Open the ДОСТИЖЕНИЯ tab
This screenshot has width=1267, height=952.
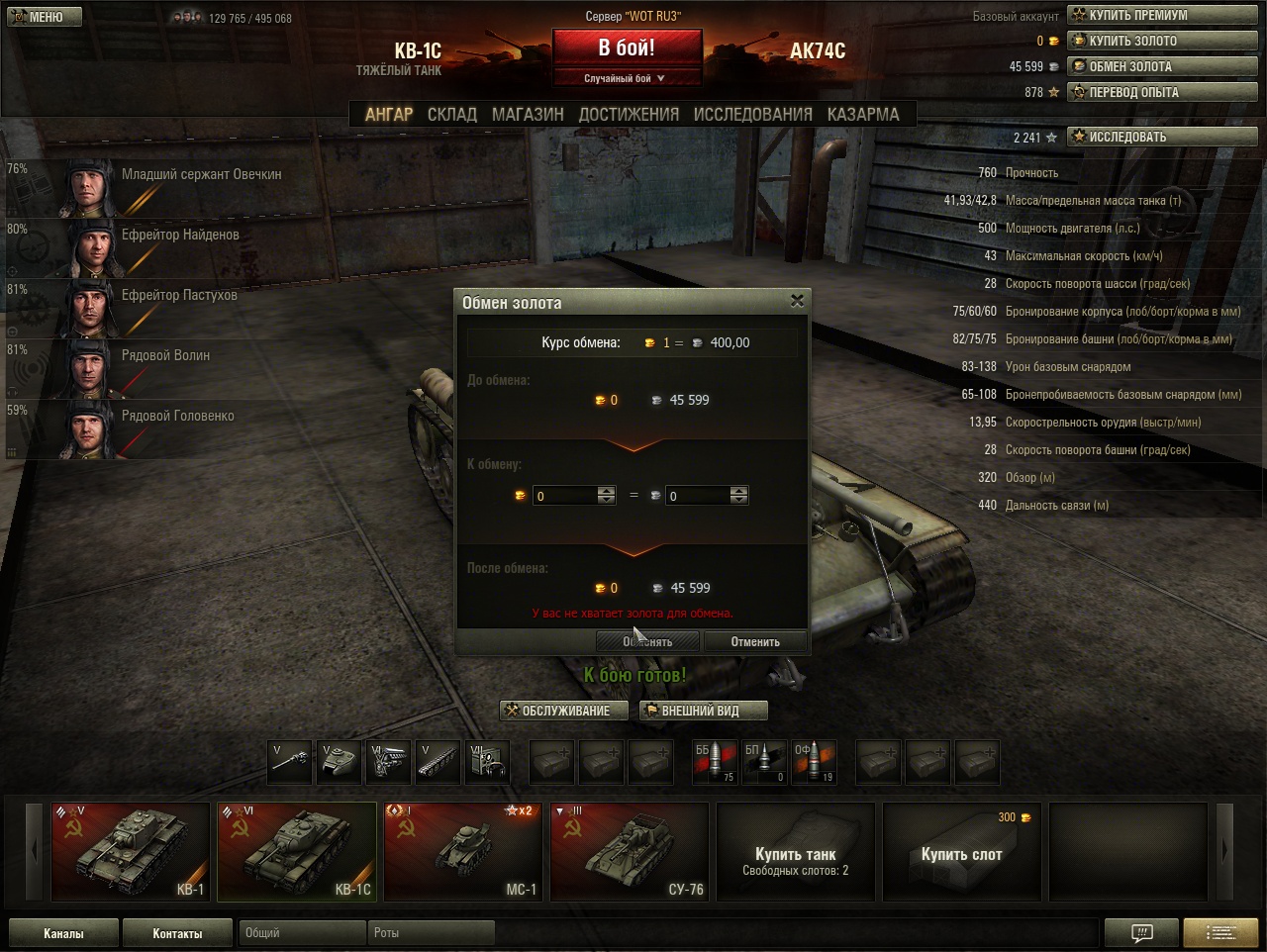click(x=629, y=115)
